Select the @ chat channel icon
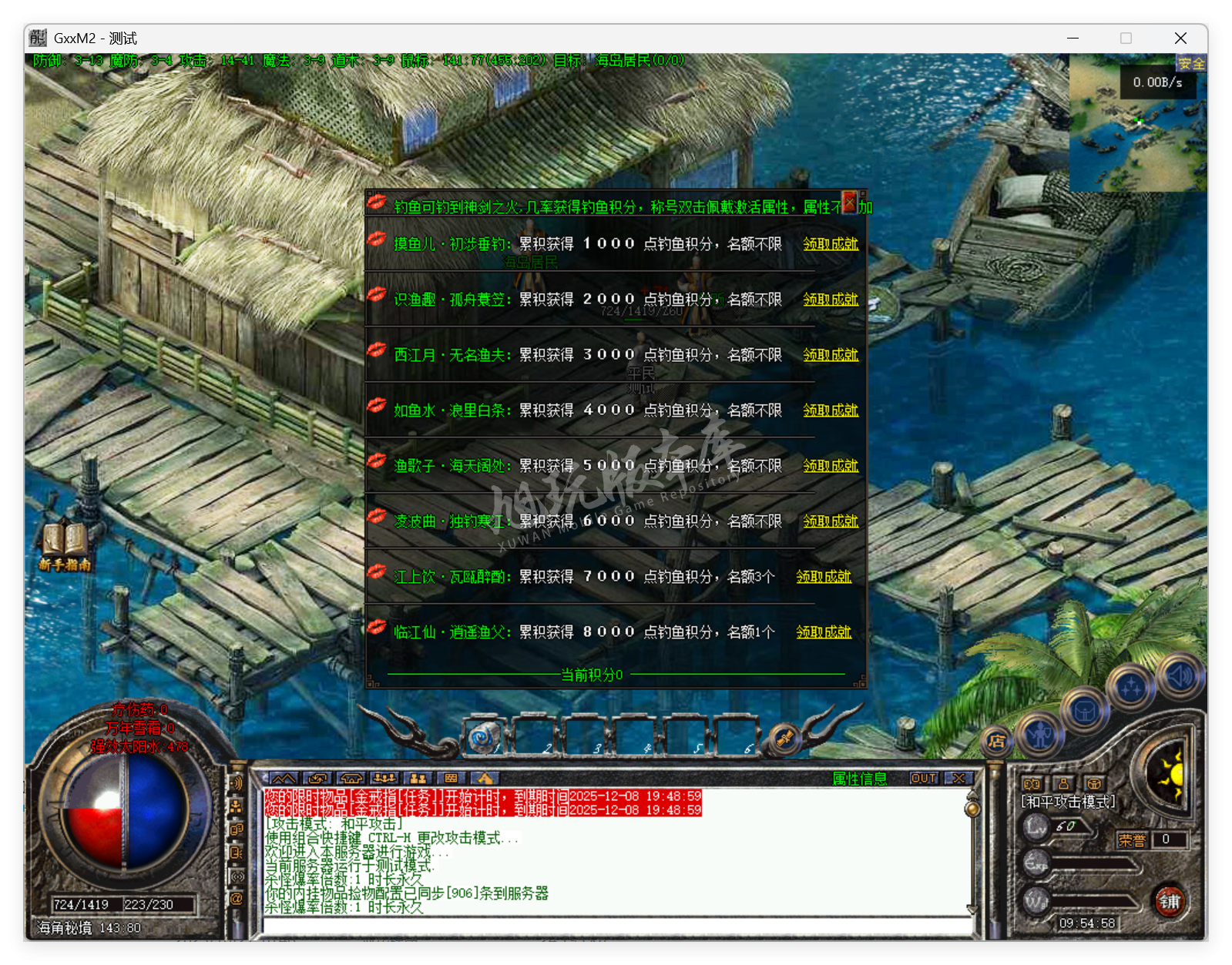The image size is (1232, 965). (x=237, y=897)
